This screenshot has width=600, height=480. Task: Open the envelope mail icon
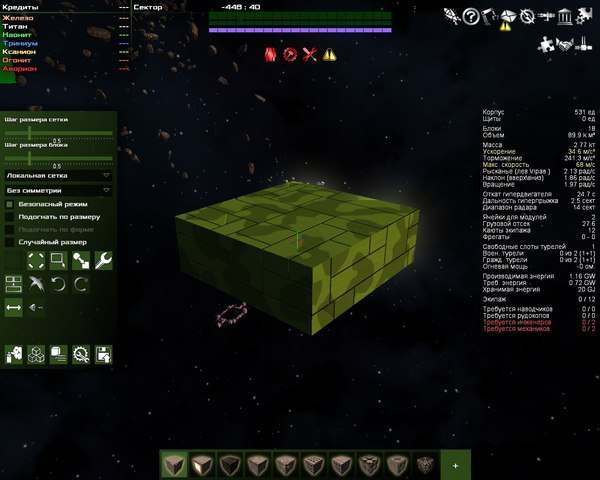tap(508, 16)
